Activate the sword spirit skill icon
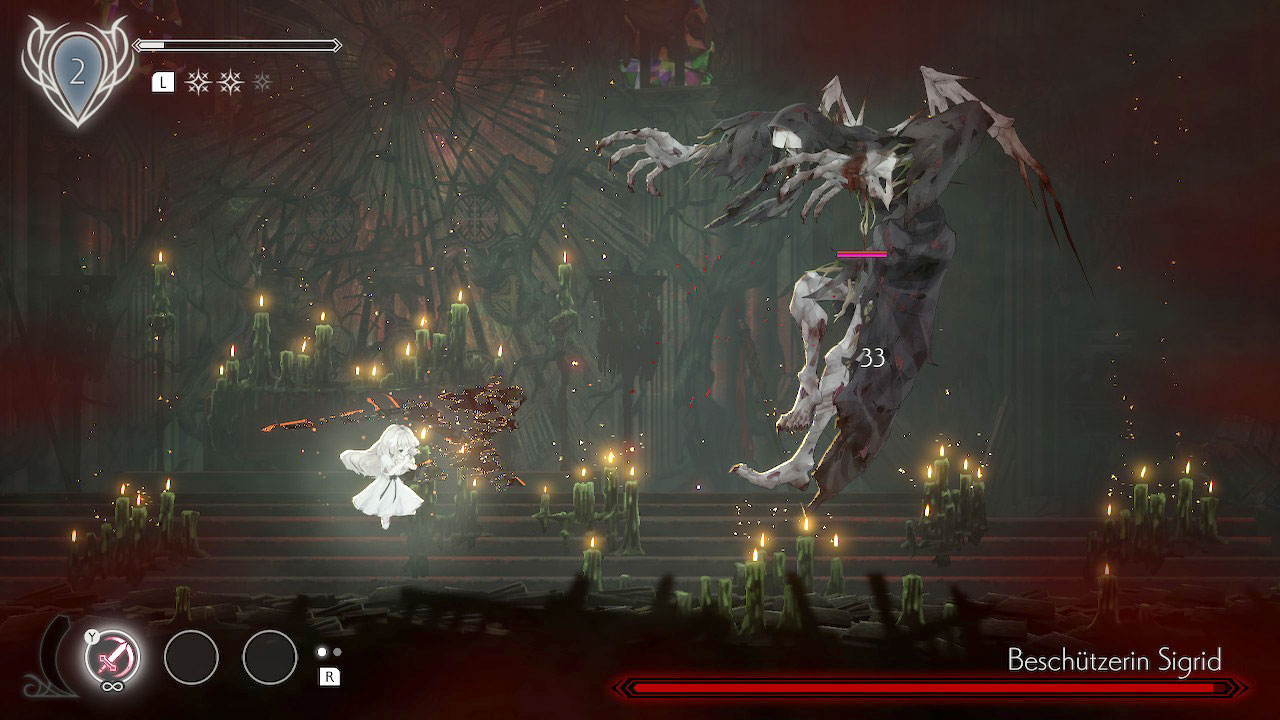The width and height of the screenshot is (1280, 720). (111, 658)
